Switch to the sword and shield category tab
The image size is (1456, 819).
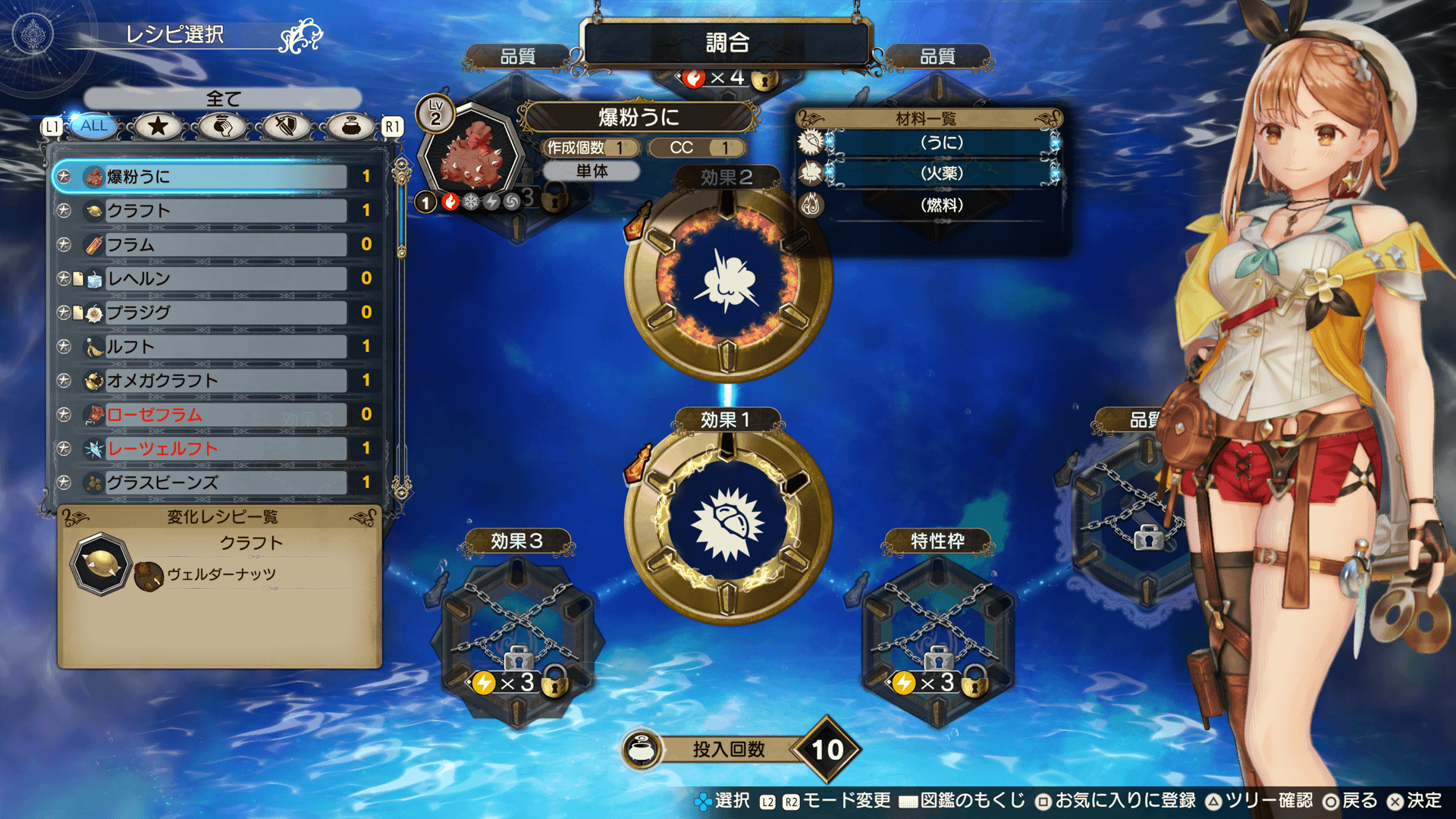[285, 126]
